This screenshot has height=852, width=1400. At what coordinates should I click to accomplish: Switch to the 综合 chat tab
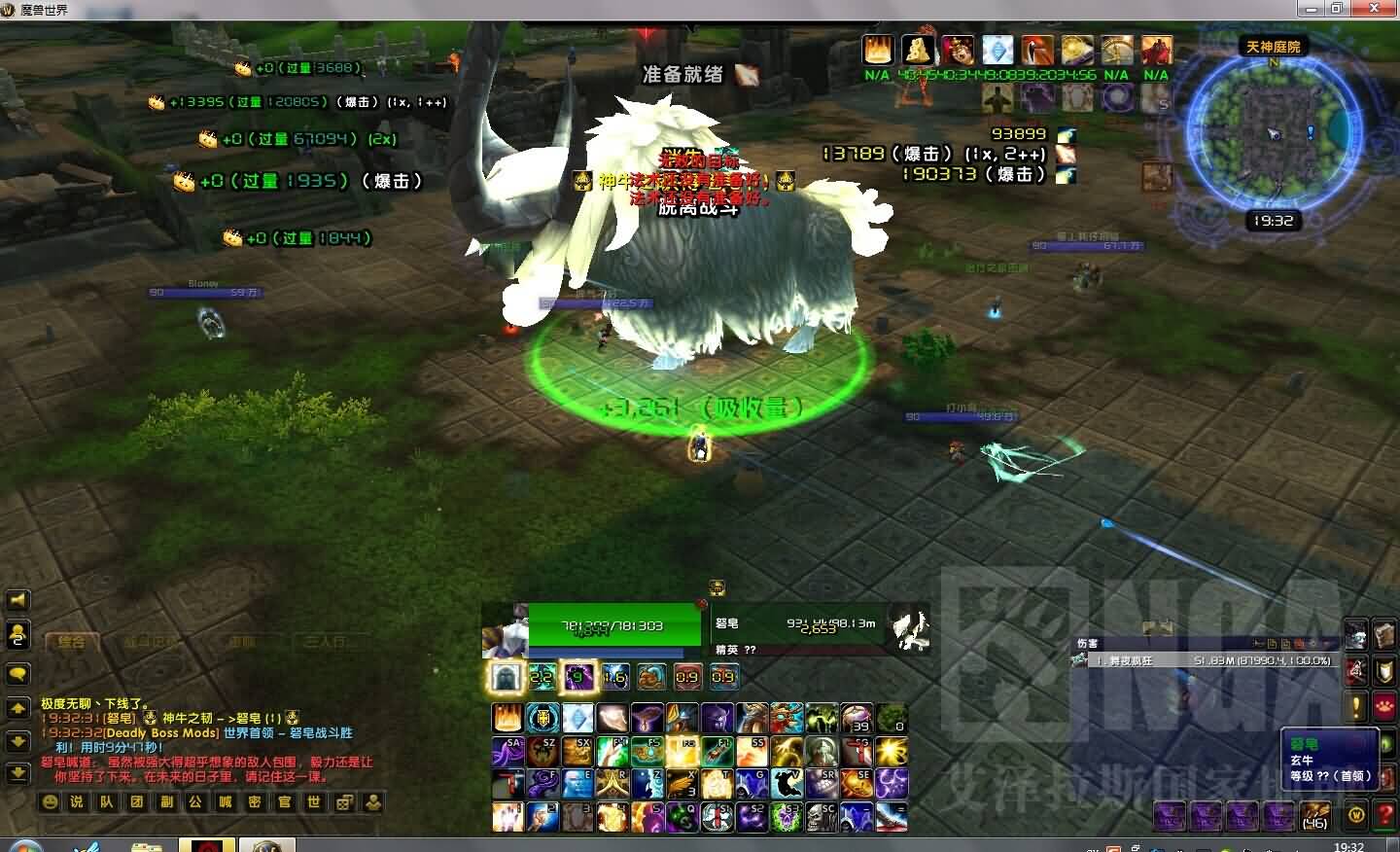[73, 642]
